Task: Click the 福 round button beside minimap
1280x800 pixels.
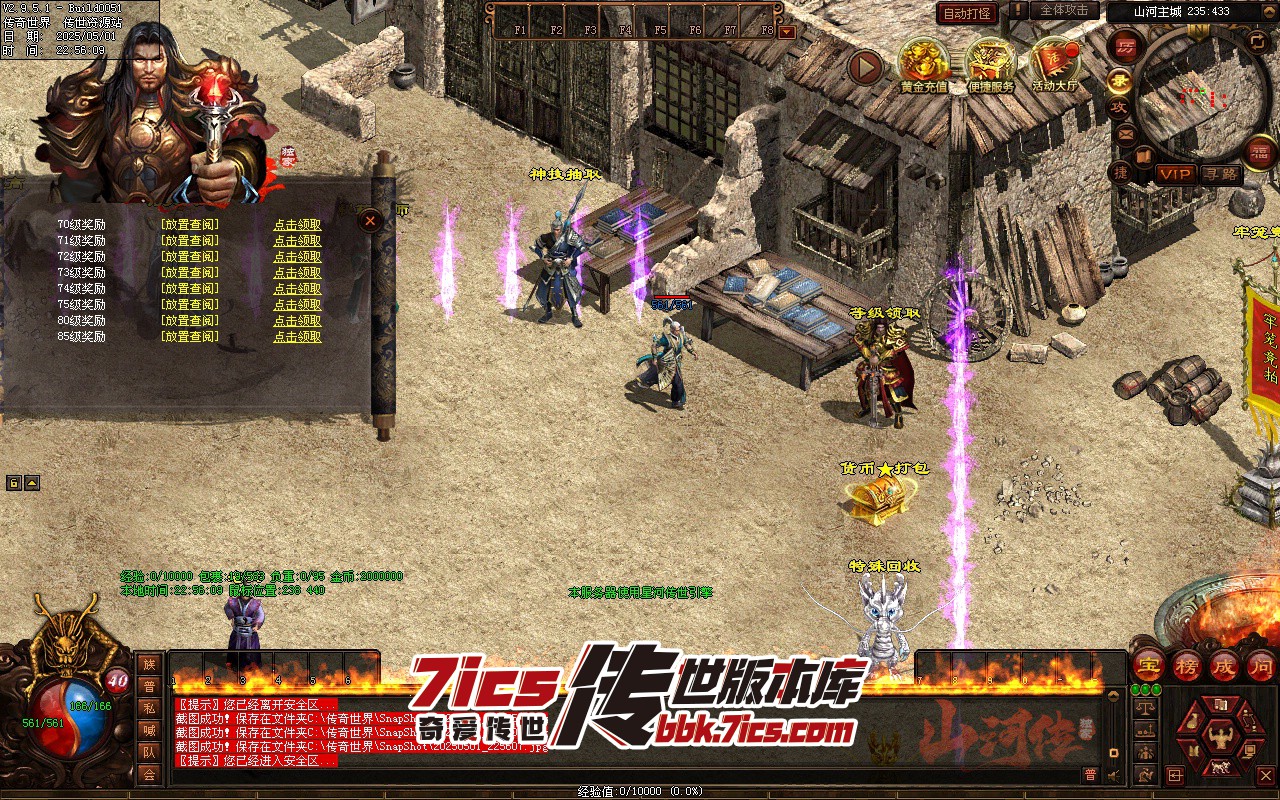Action: tap(1261, 153)
